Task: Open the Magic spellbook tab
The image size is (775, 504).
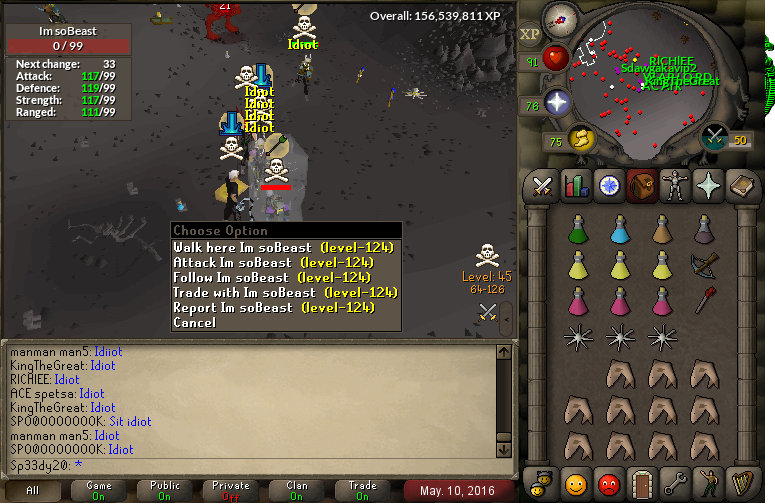Action: tap(741, 186)
